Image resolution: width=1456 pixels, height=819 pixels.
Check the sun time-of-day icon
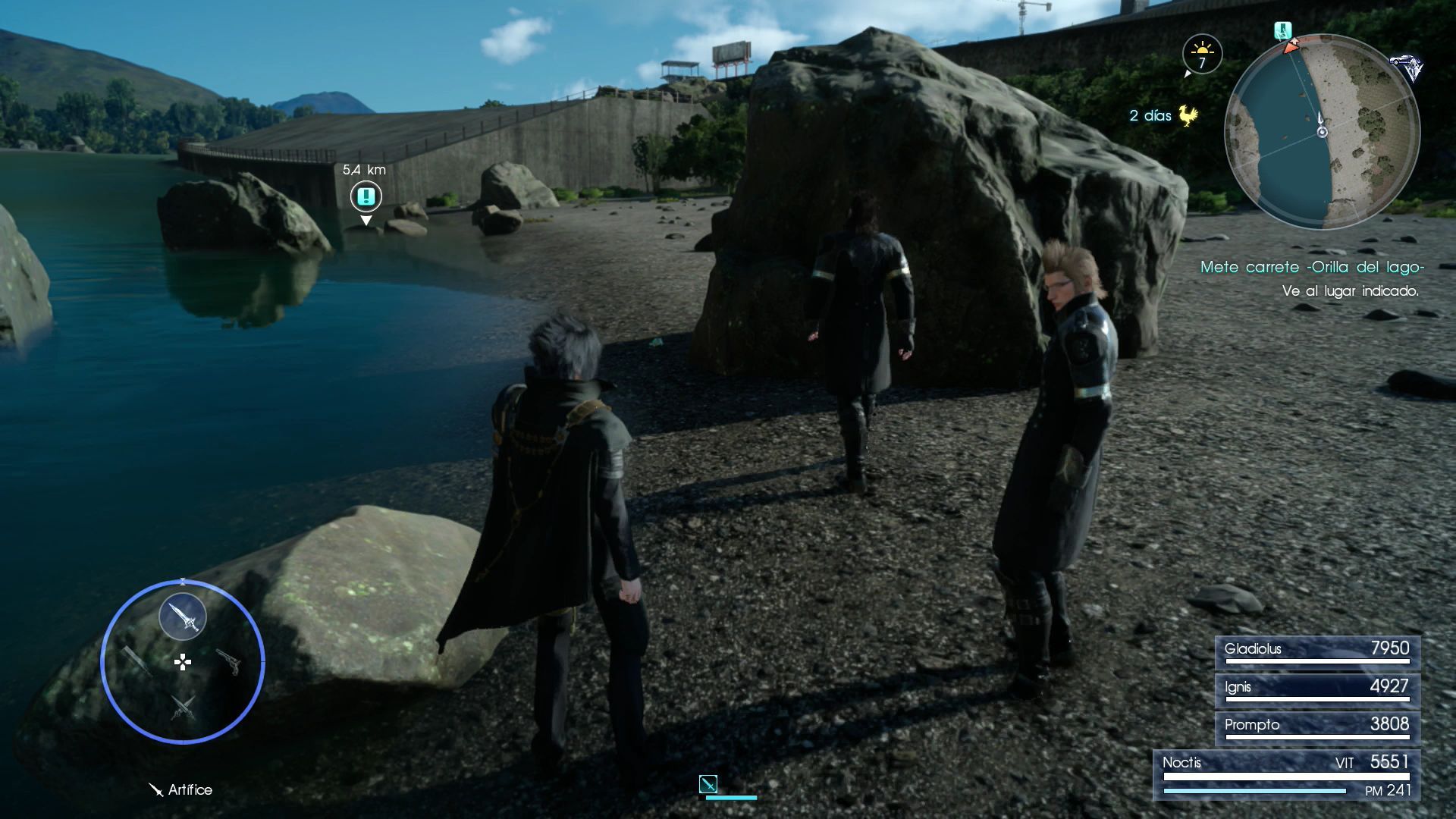(x=1202, y=53)
